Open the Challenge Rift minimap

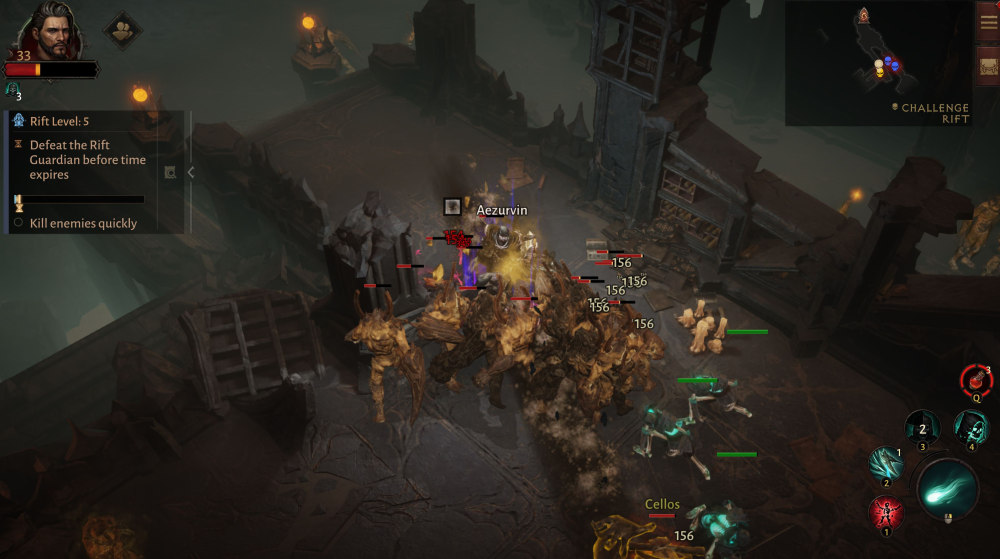878,62
